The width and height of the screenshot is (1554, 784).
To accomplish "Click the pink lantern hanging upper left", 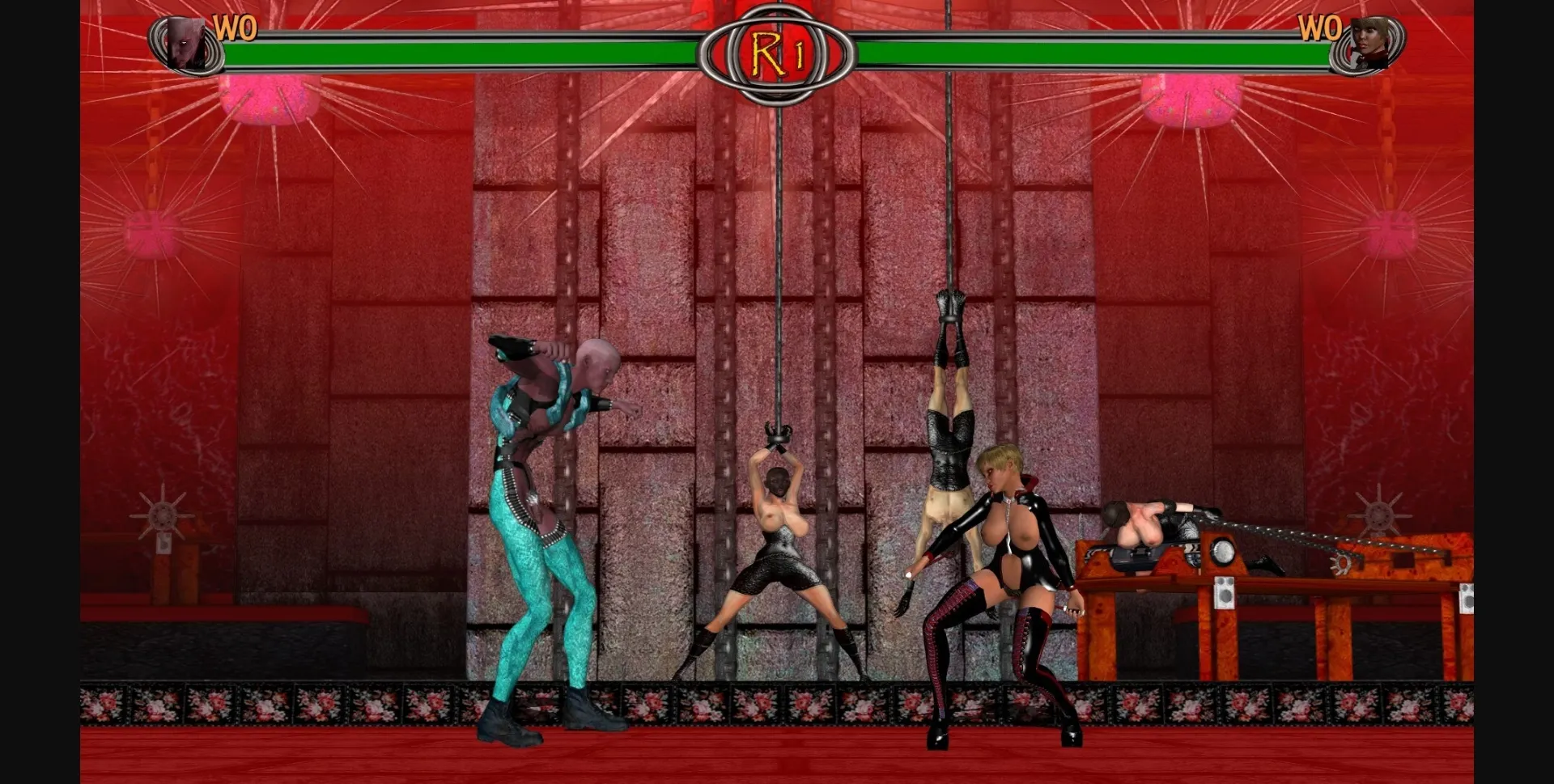I will click(267, 97).
